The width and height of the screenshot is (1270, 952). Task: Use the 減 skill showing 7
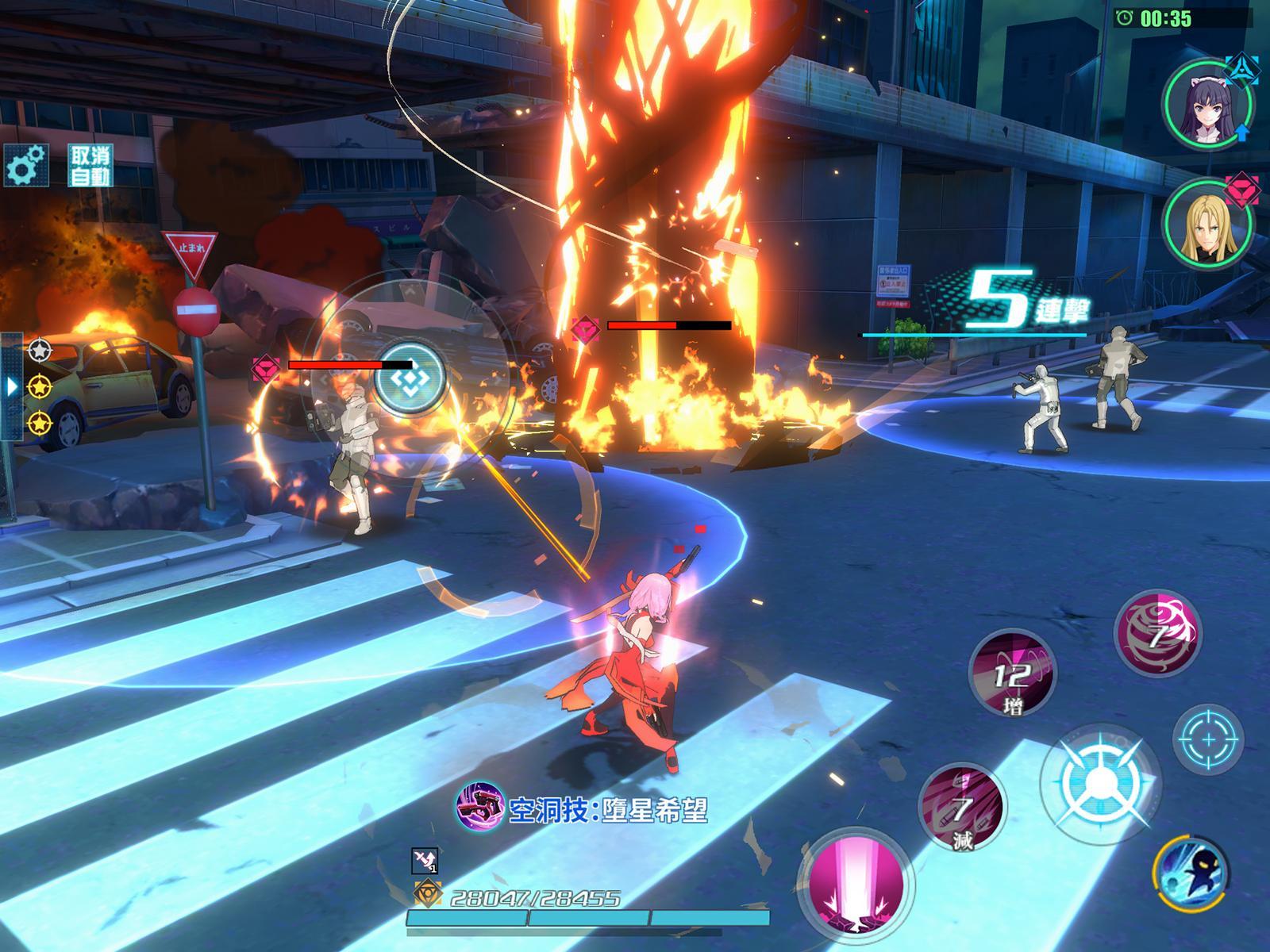click(x=962, y=808)
